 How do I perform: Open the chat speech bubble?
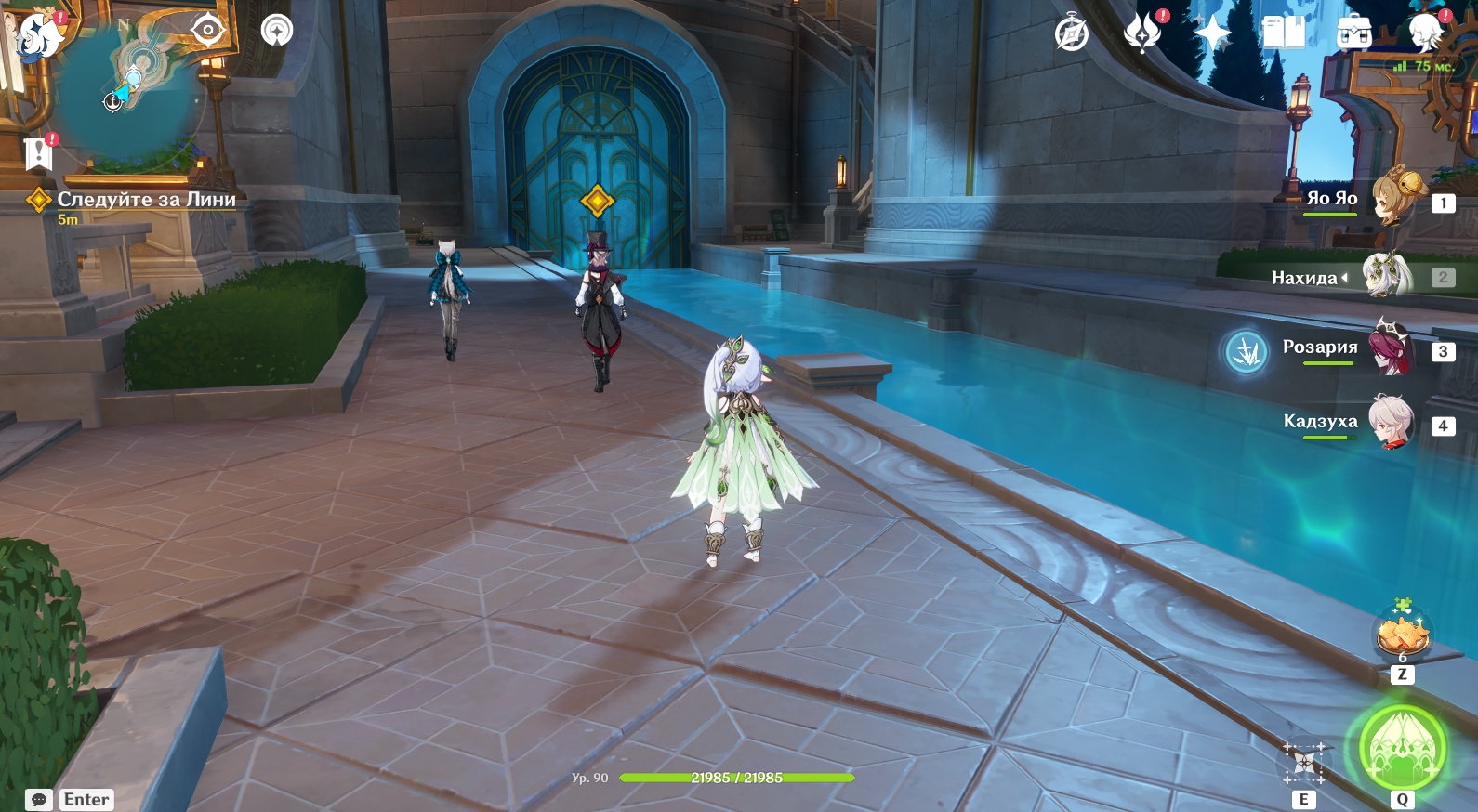pyautogui.click(x=39, y=800)
